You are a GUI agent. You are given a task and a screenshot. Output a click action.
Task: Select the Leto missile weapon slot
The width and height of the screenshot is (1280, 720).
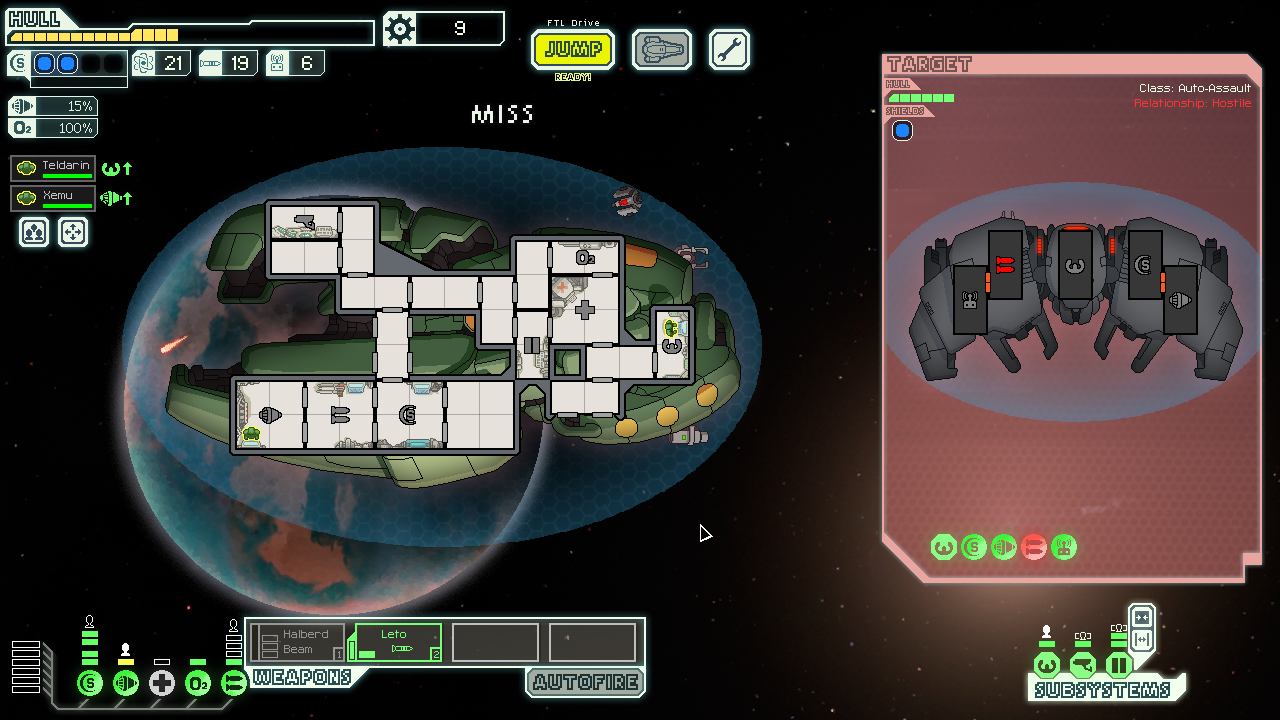pos(397,642)
